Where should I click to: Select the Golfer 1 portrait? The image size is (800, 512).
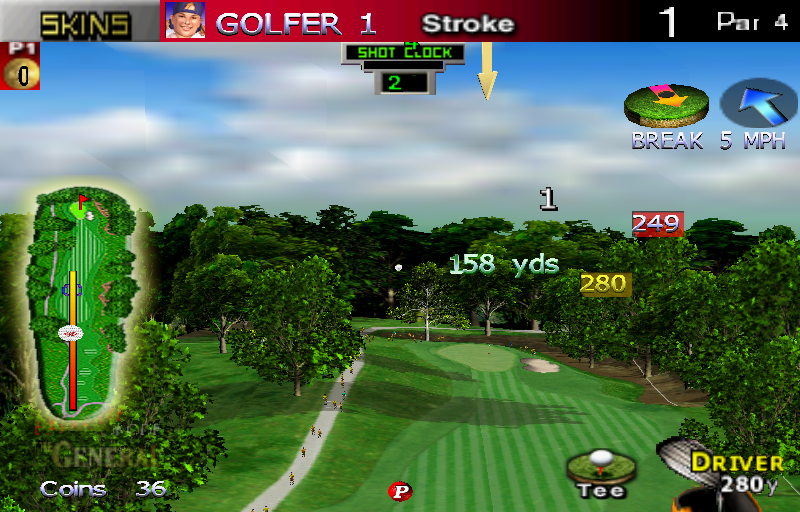pyautogui.click(x=185, y=21)
